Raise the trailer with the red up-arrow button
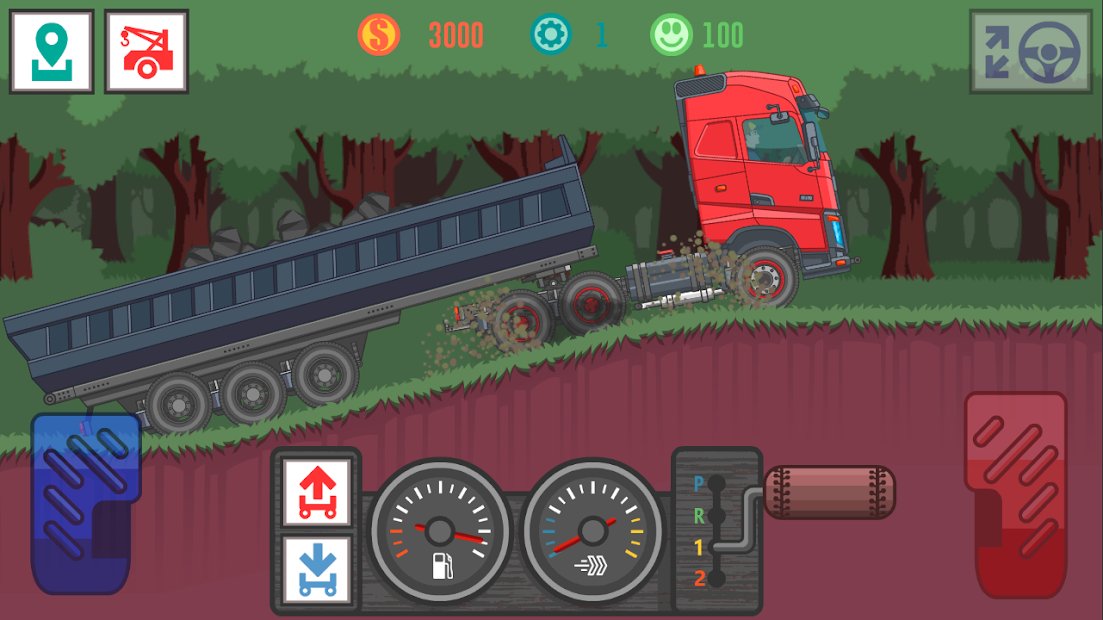Image resolution: width=1103 pixels, height=620 pixels. [x=316, y=492]
